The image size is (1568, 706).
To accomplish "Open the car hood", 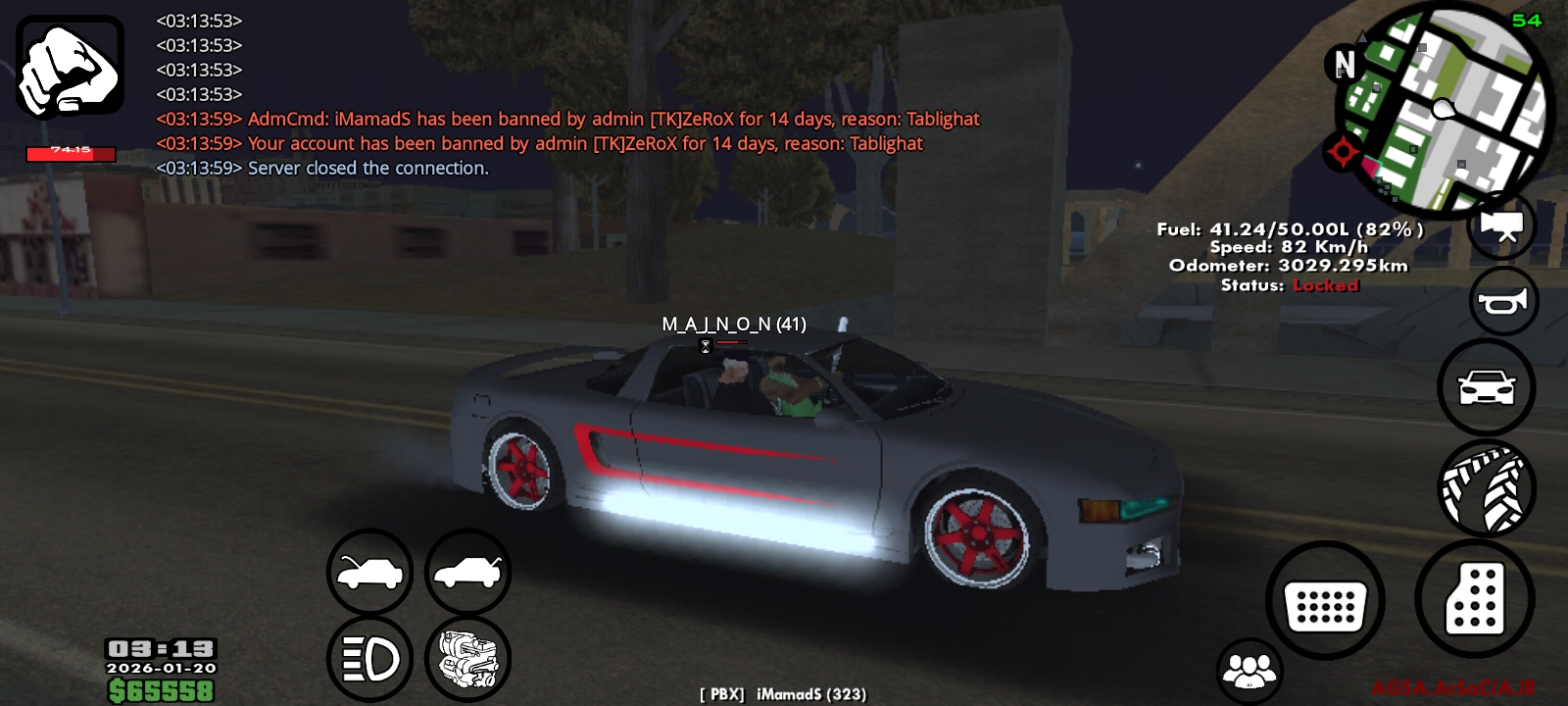I will pyautogui.click(x=369, y=573).
